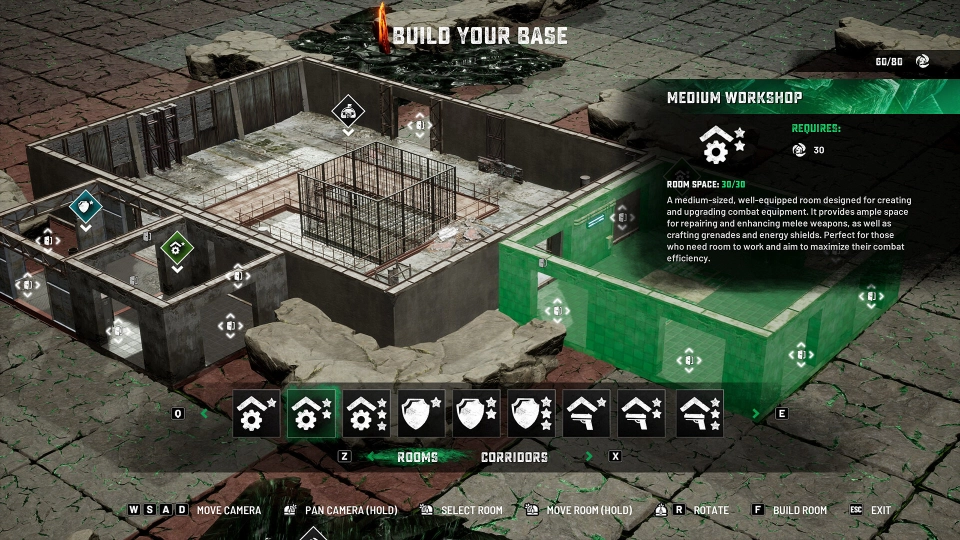
Task: Choose the two-star shield room
Action: (477, 413)
